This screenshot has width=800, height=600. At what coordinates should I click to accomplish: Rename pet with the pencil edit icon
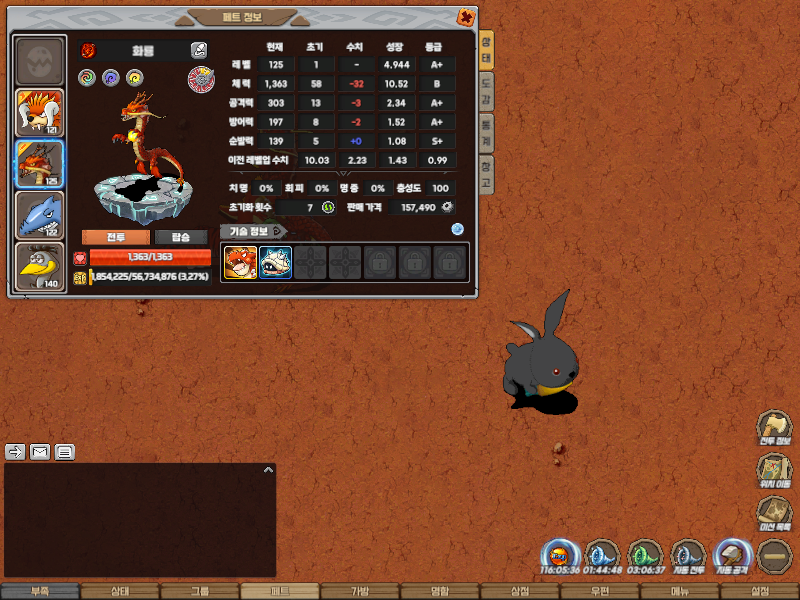(x=199, y=50)
